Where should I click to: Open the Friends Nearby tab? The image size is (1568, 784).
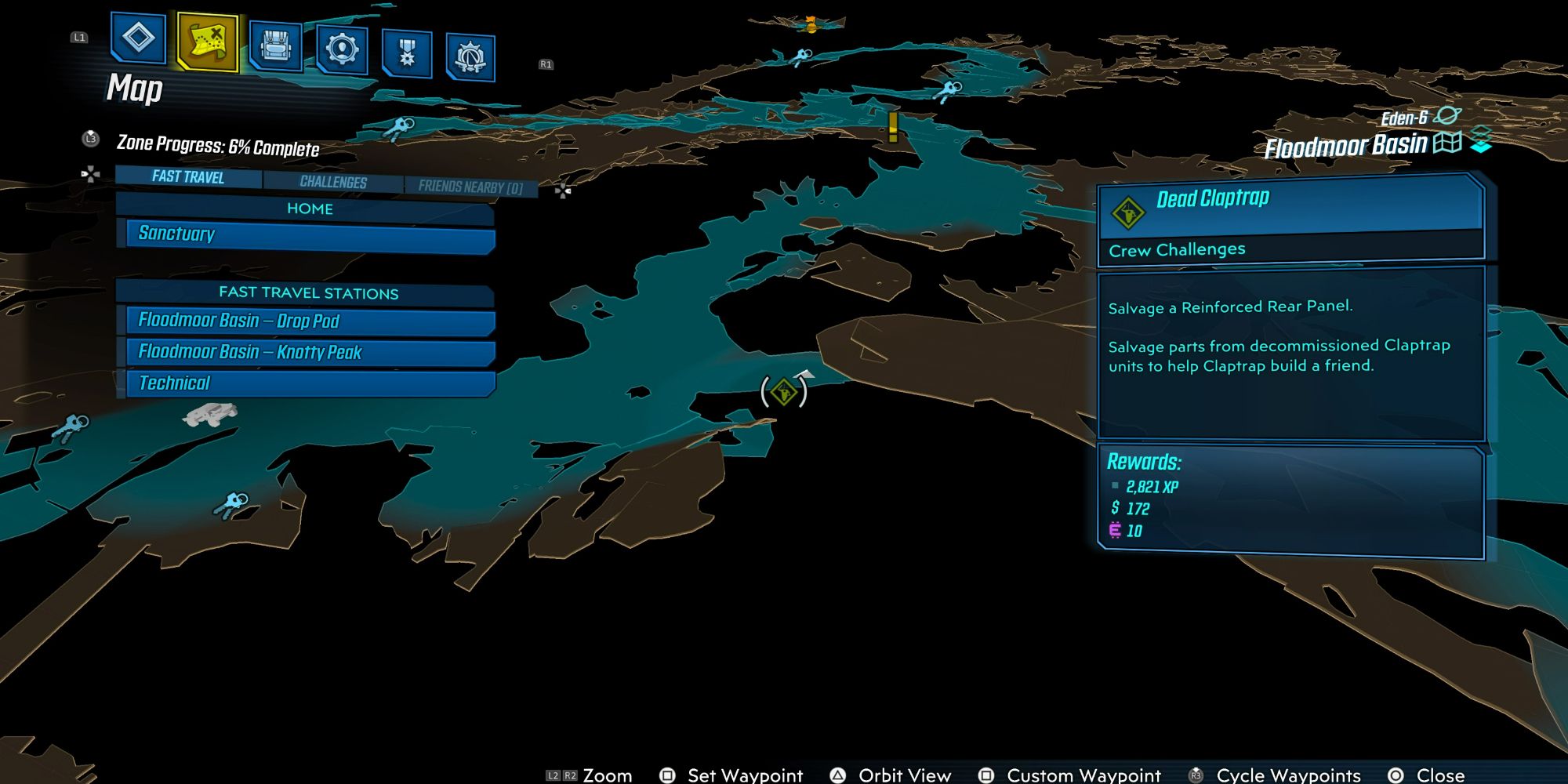[470, 187]
